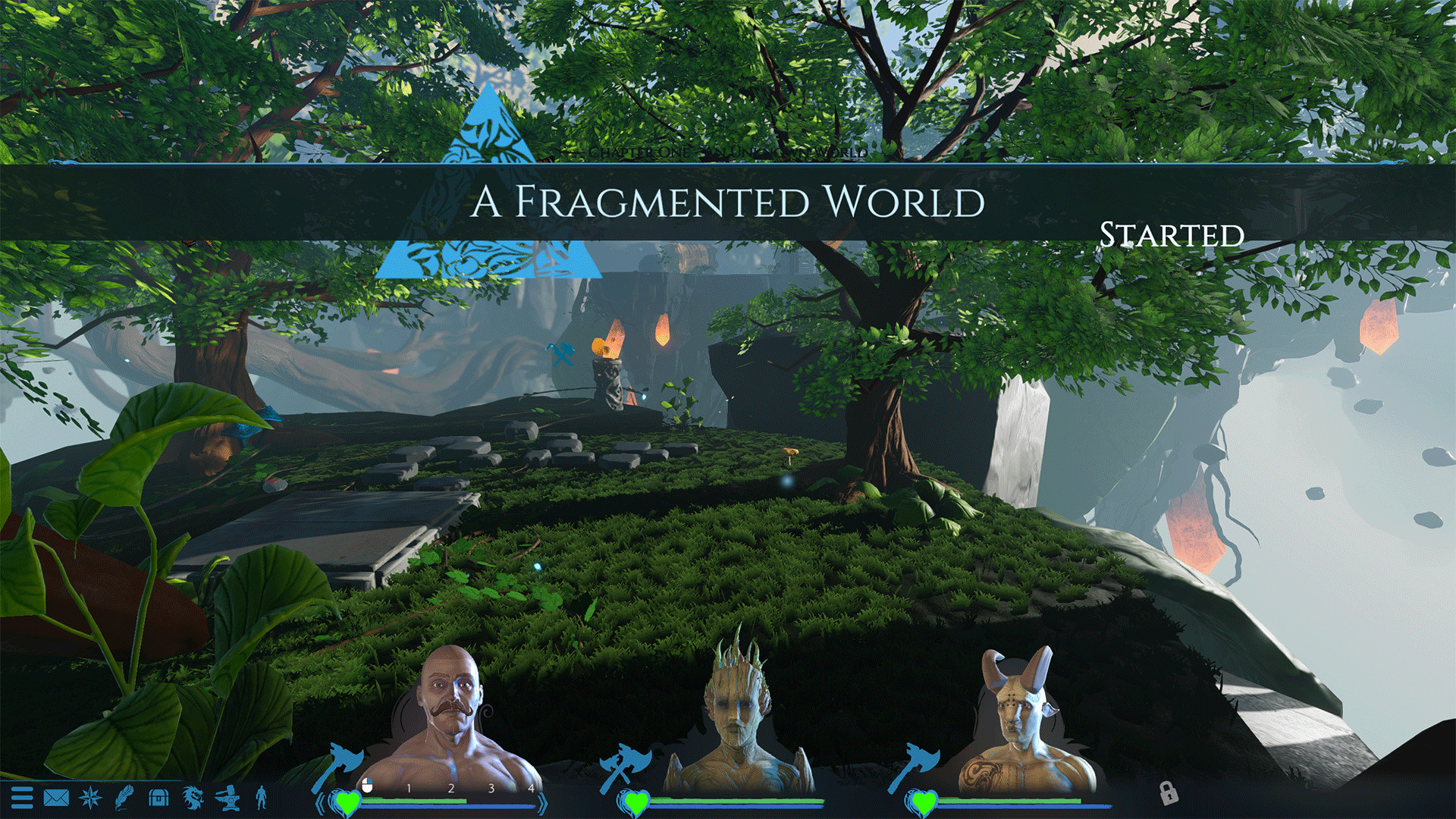The image size is (1456, 819).
Task: Open the compass star map icon
Action: (x=90, y=798)
